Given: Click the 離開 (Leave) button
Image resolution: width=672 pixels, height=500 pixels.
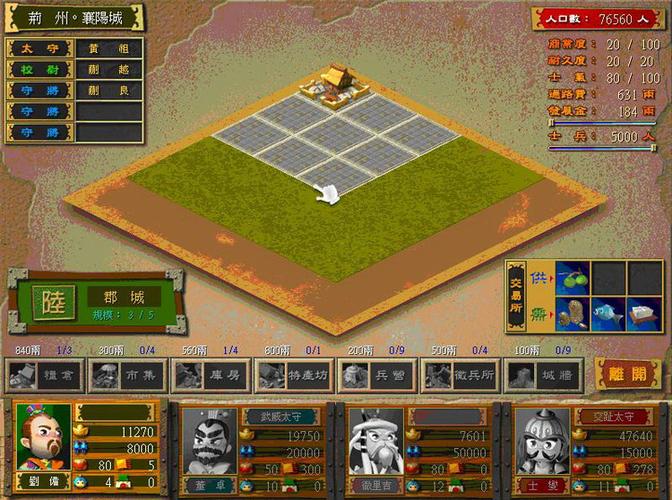Looking at the screenshot, I should coord(627,374).
